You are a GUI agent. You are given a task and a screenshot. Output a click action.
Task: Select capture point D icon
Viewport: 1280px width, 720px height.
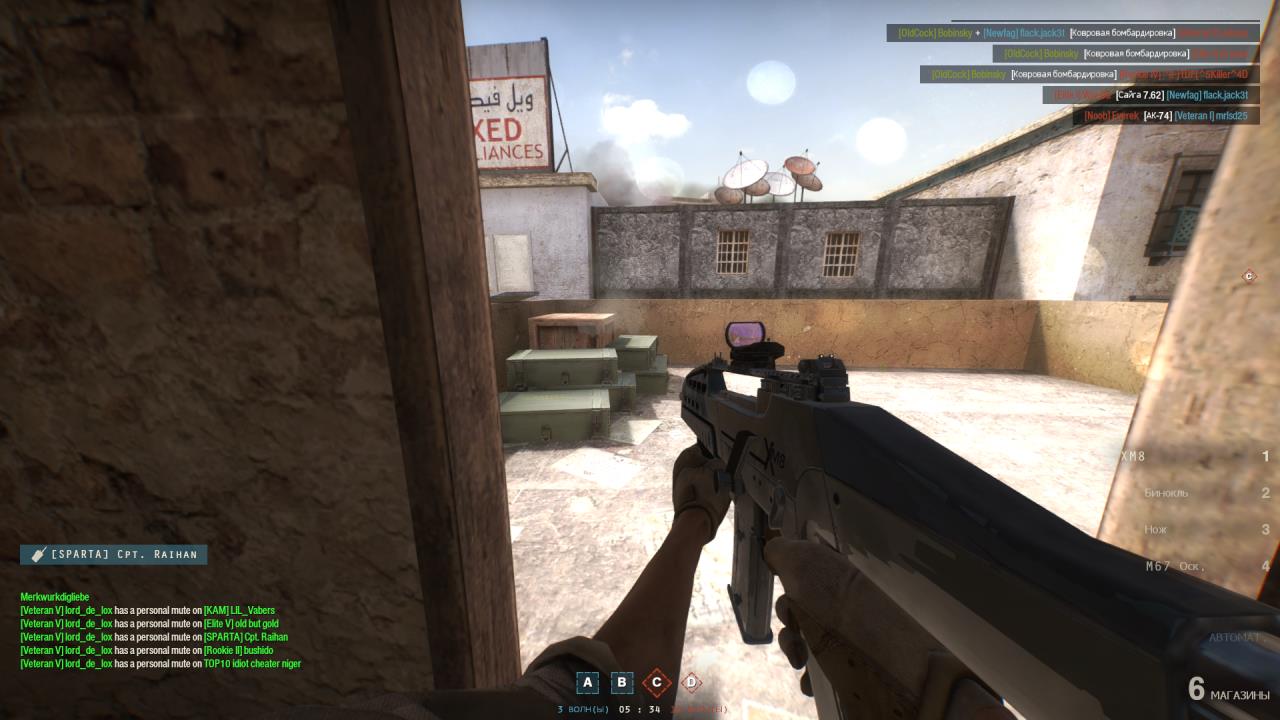(x=690, y=683)
